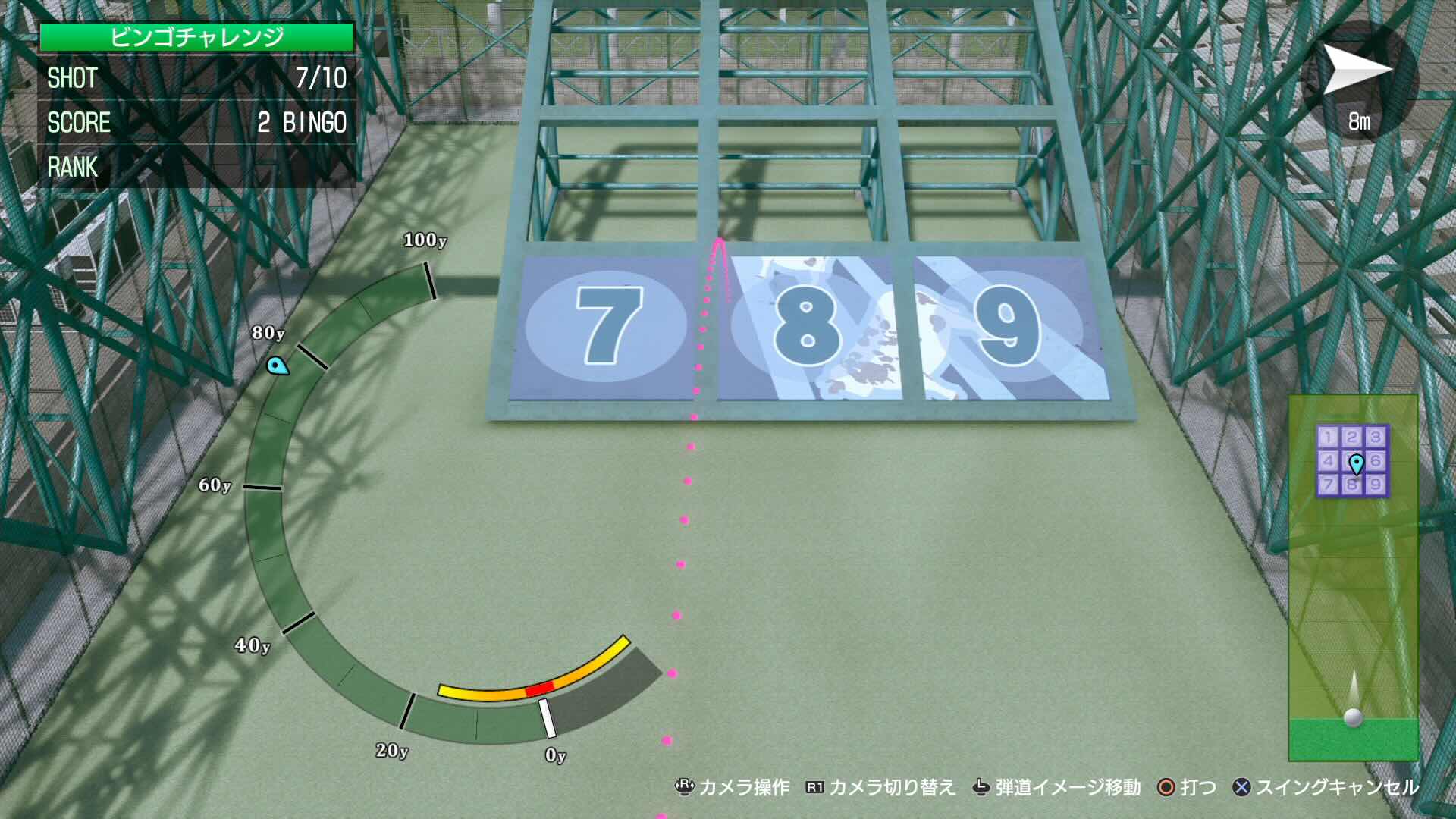
Task: Click the red marker on power gauge
Action: [x=541, y=690]
